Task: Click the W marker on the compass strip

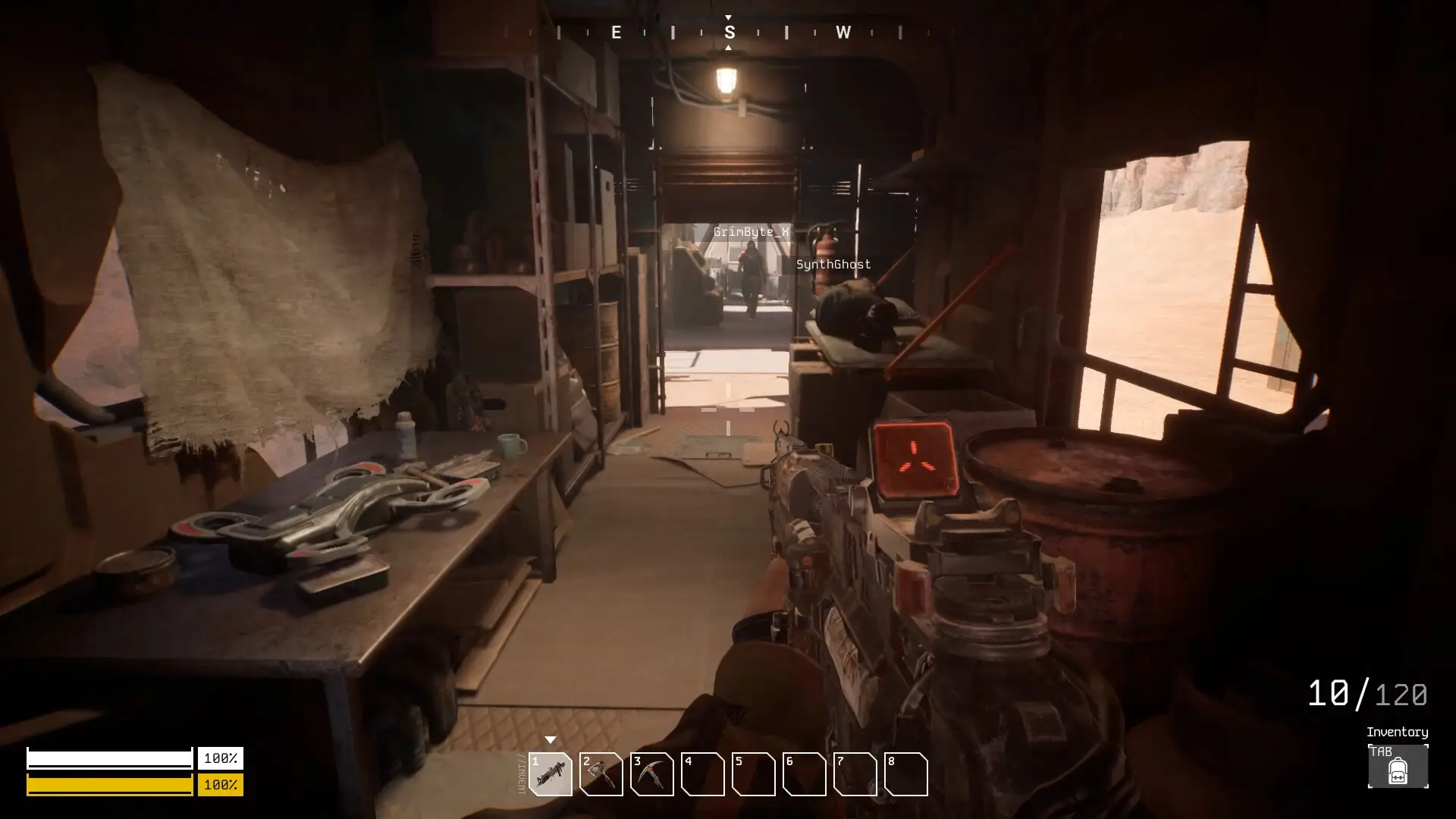Action: [844, 33]
